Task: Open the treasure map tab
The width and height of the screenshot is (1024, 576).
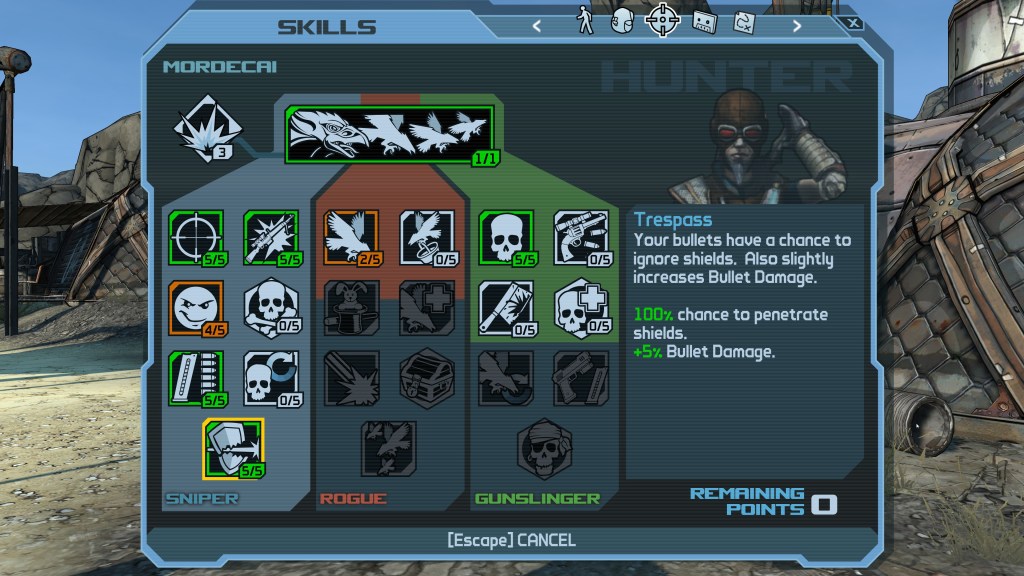Action: (x=743, y=21)
